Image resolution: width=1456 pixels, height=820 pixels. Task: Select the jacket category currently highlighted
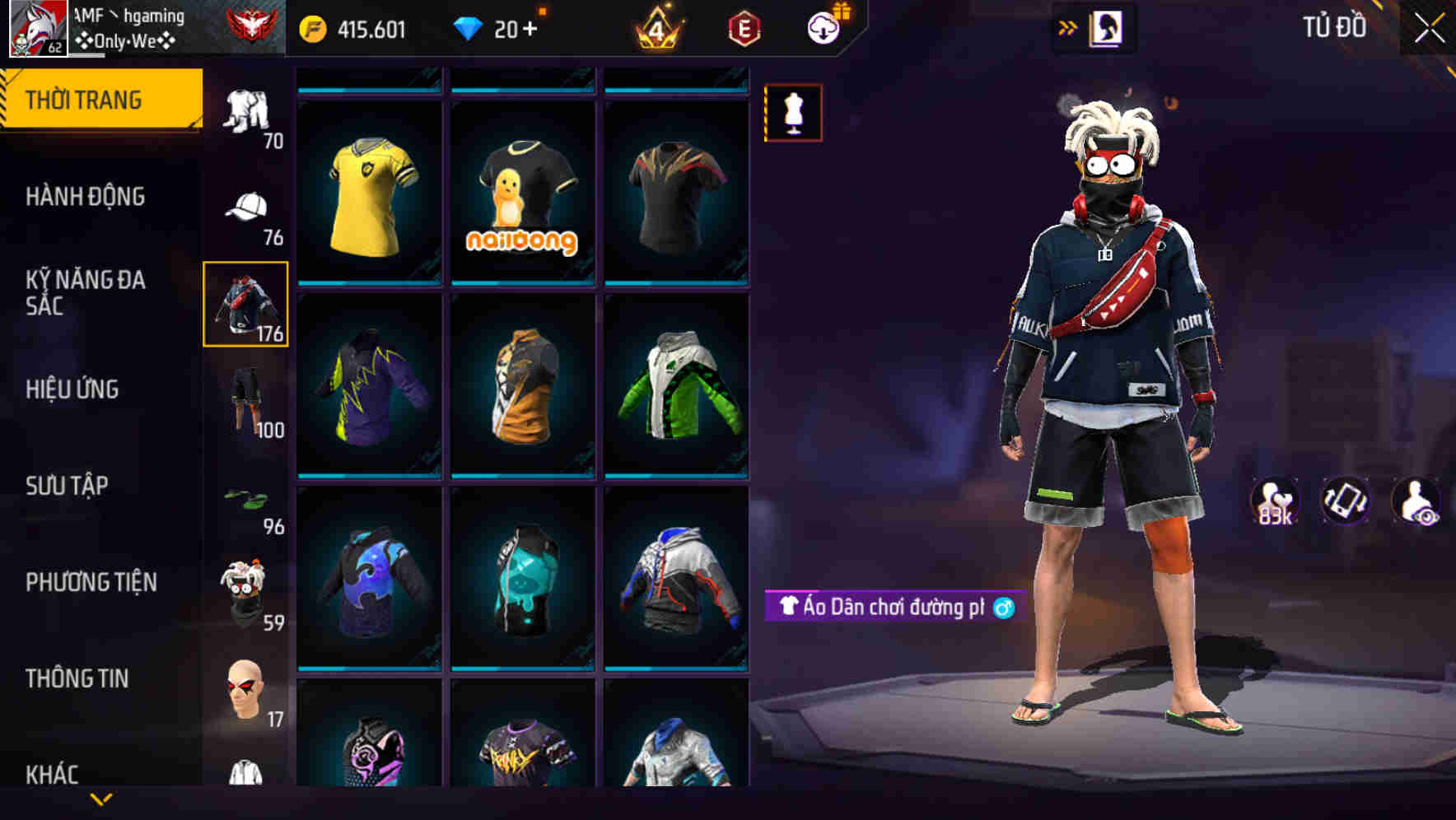(245, 305)
